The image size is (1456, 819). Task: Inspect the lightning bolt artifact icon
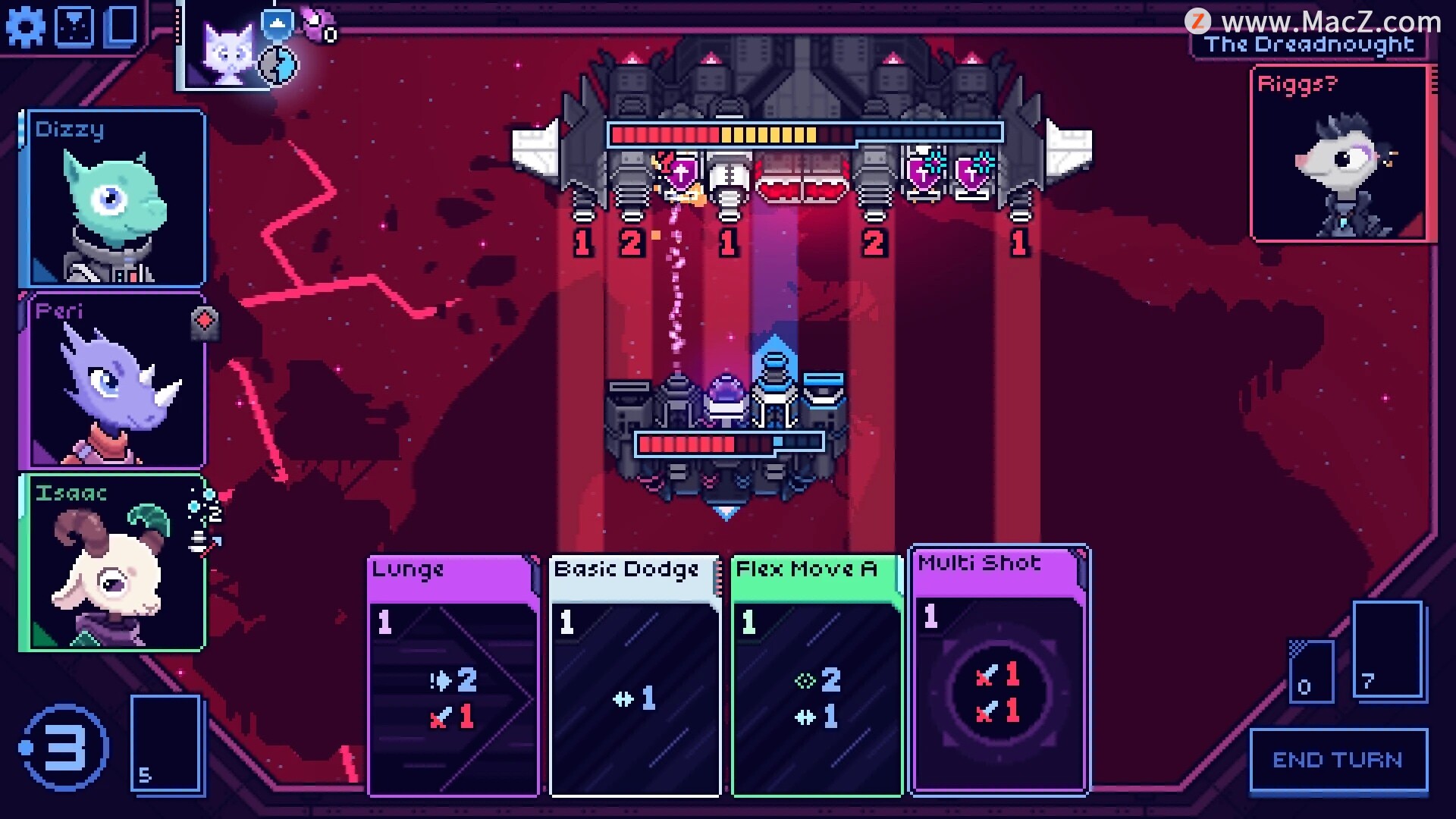pyautogui.click(x=279, y=65)
